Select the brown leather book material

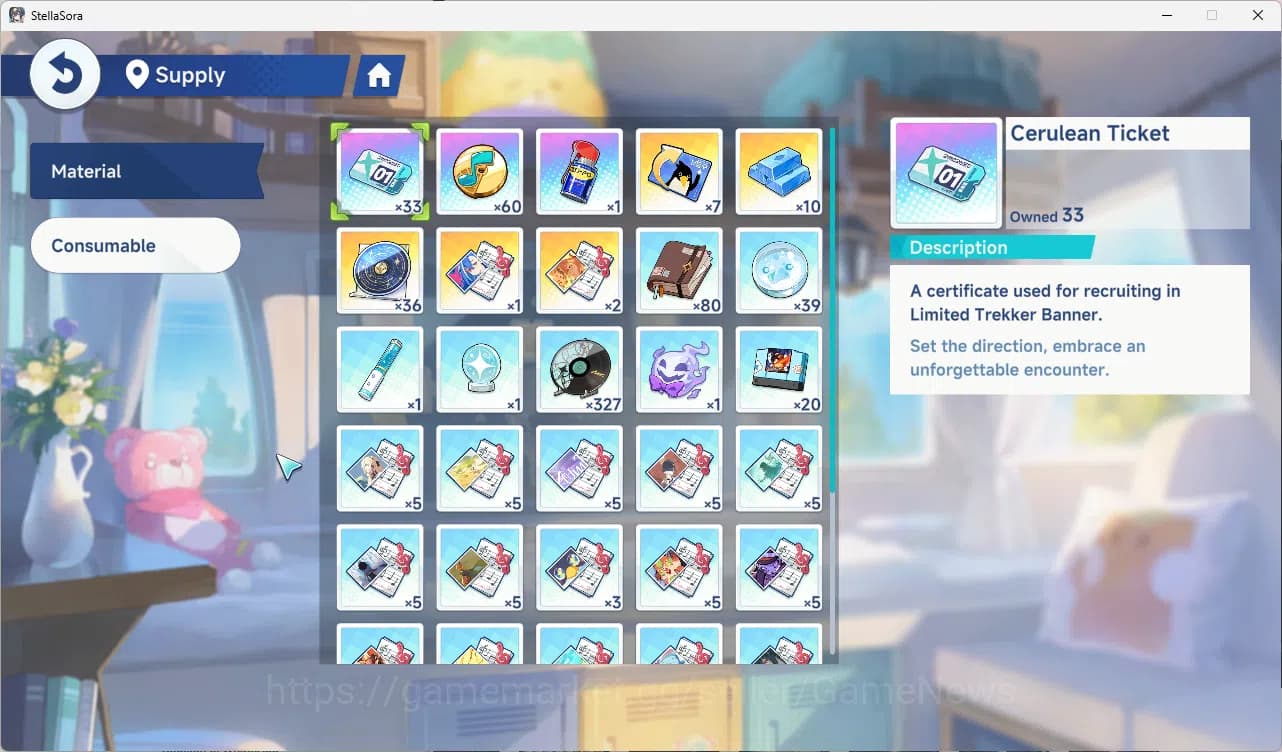pos(679,270)
